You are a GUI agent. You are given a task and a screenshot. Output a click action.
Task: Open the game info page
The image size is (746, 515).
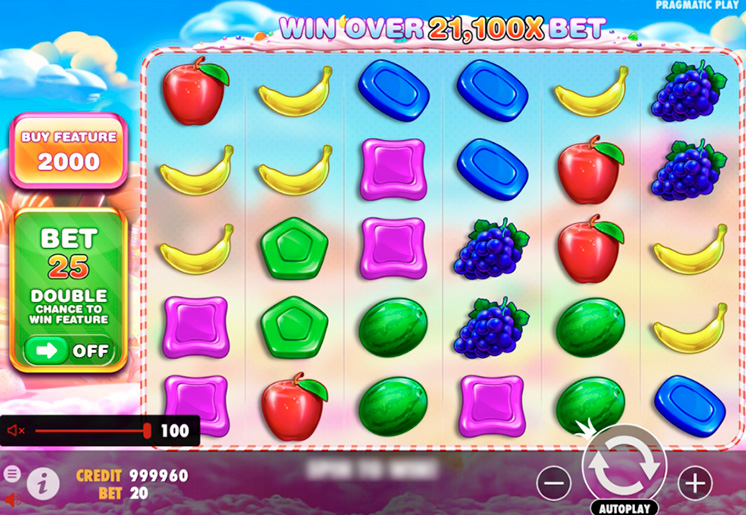coord(42,484)
